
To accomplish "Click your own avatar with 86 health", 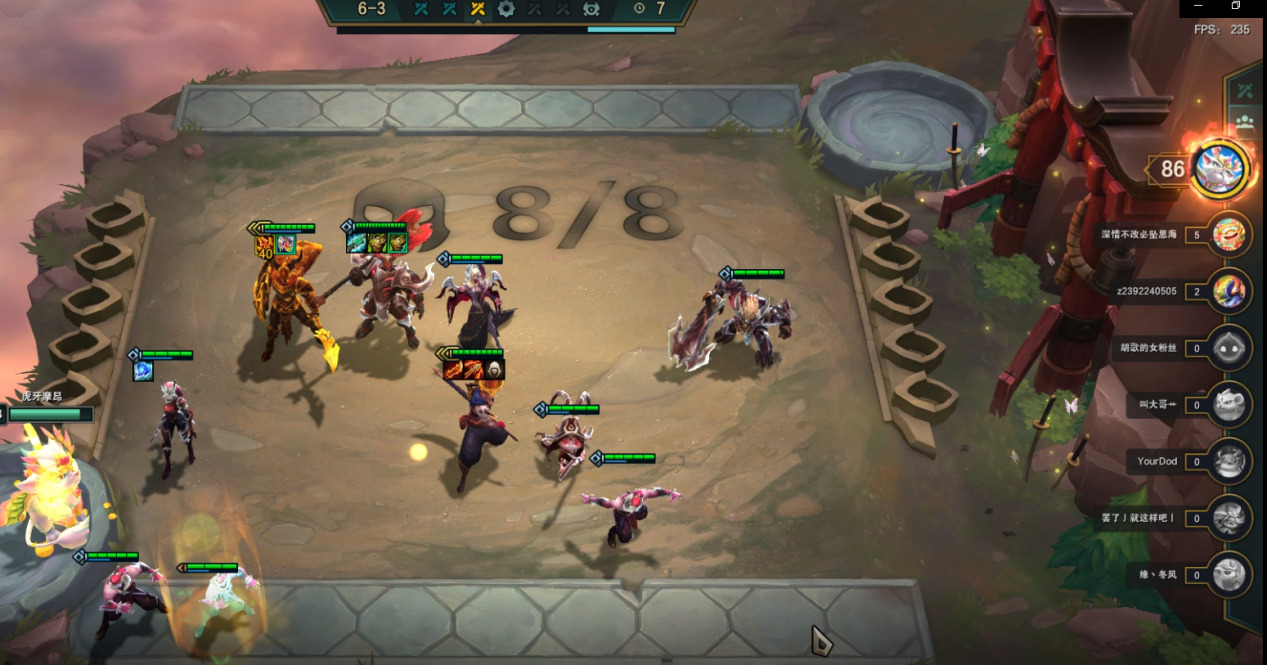I will 1220,168.
